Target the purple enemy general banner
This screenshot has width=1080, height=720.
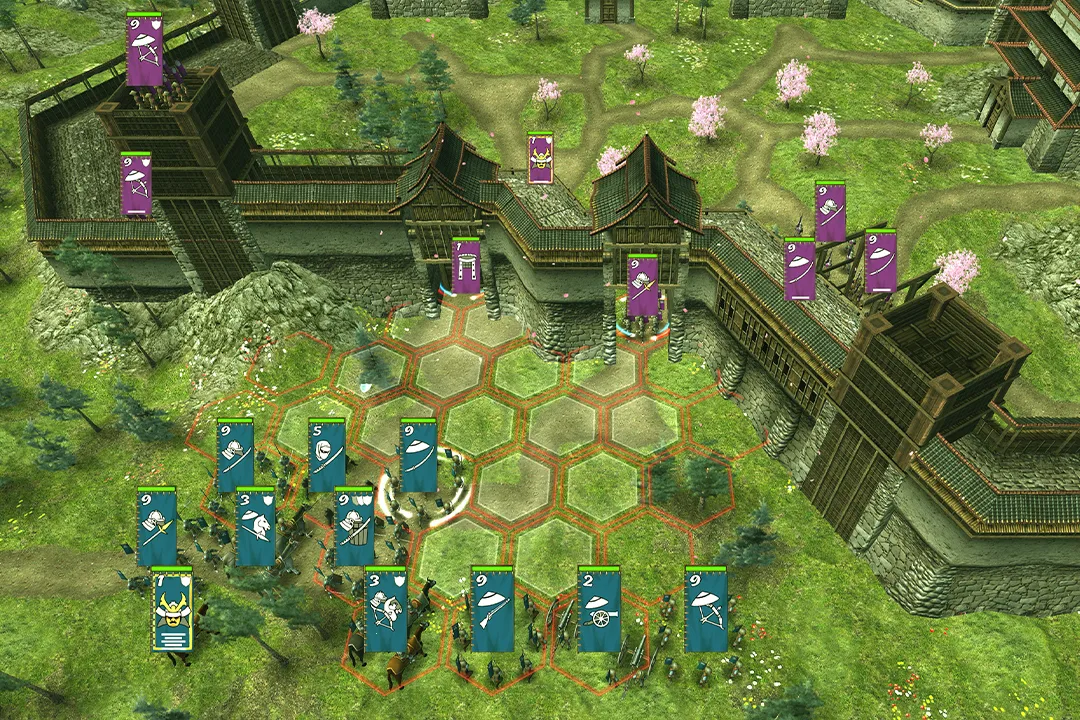(541, 158)
